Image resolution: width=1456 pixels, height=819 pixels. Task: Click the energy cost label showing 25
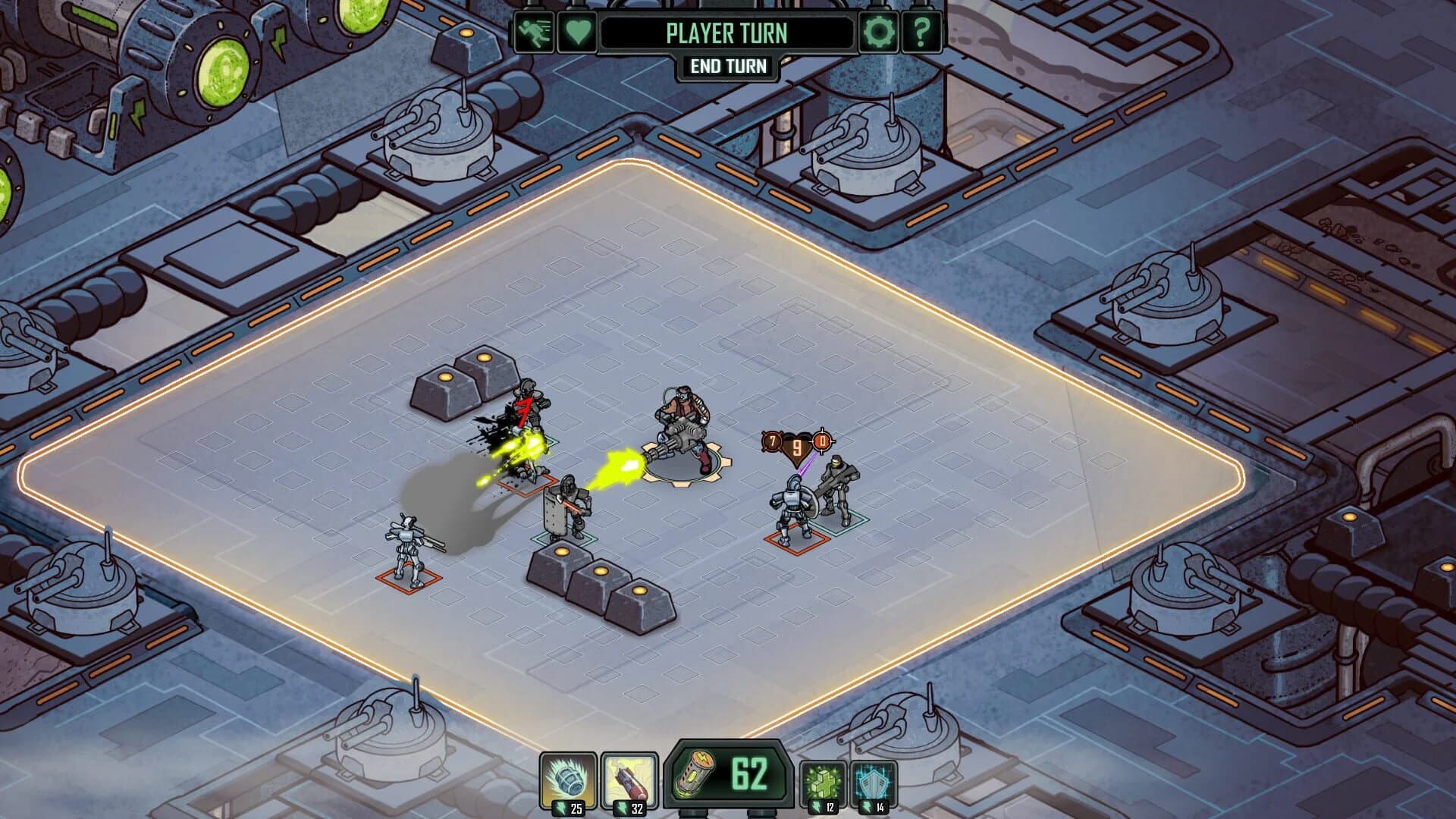574,808
